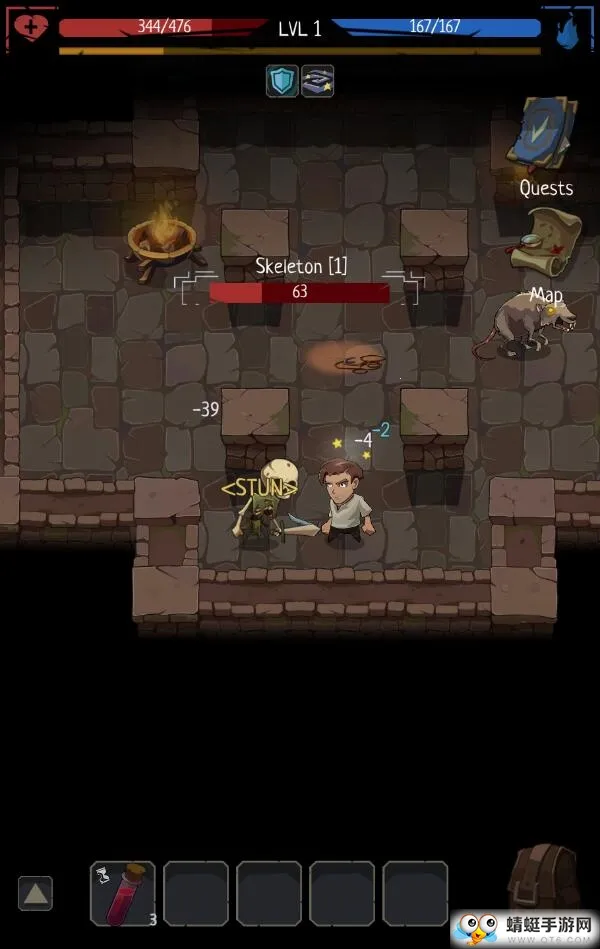Expand the hotbar with the triangle arrow button
This screenshot has width=600, height=949.
[x=35, y=893]
